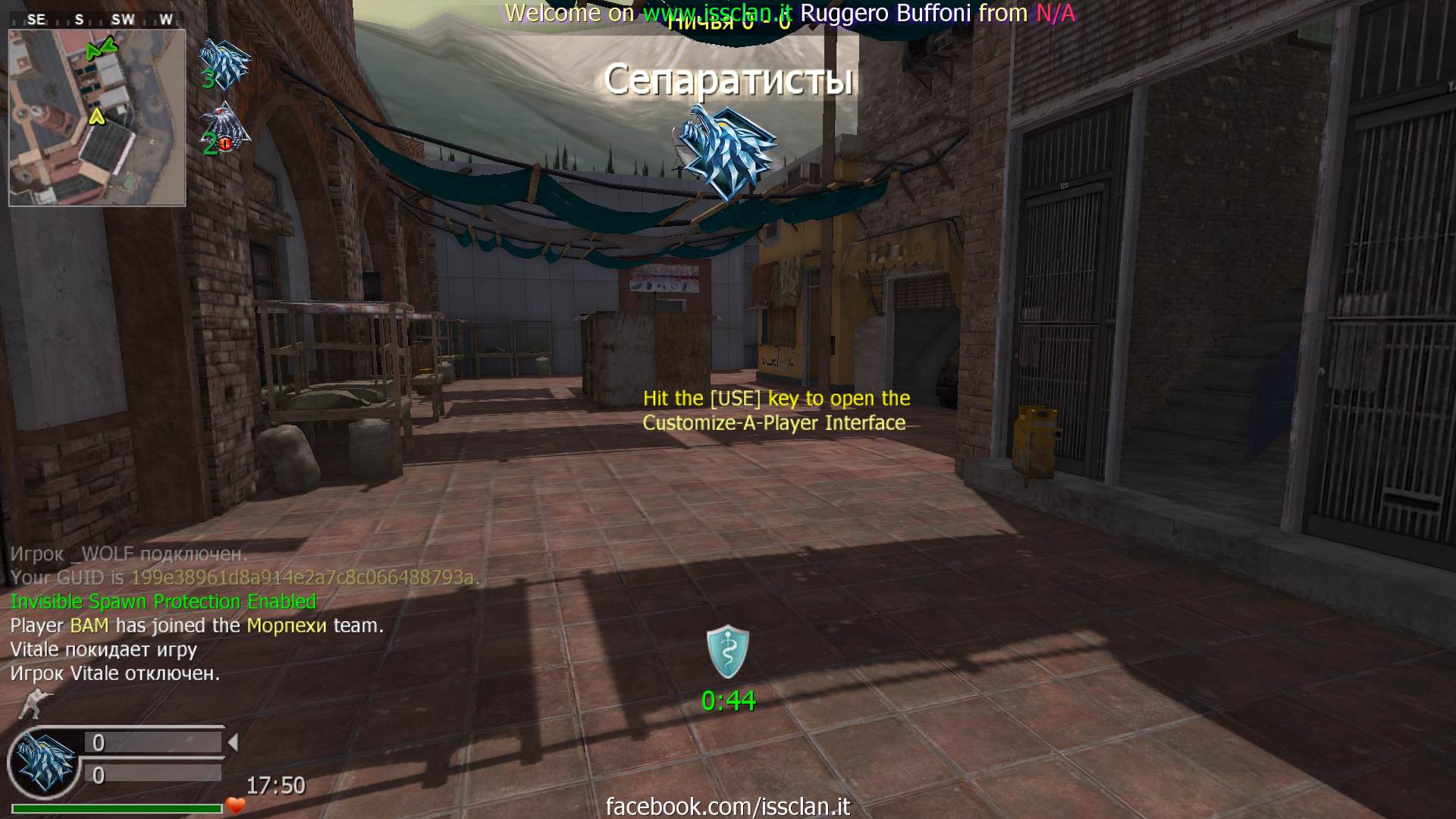Click the spawn protection shield icon
This screenshot has width=1456, height=819.
[728, 651]
